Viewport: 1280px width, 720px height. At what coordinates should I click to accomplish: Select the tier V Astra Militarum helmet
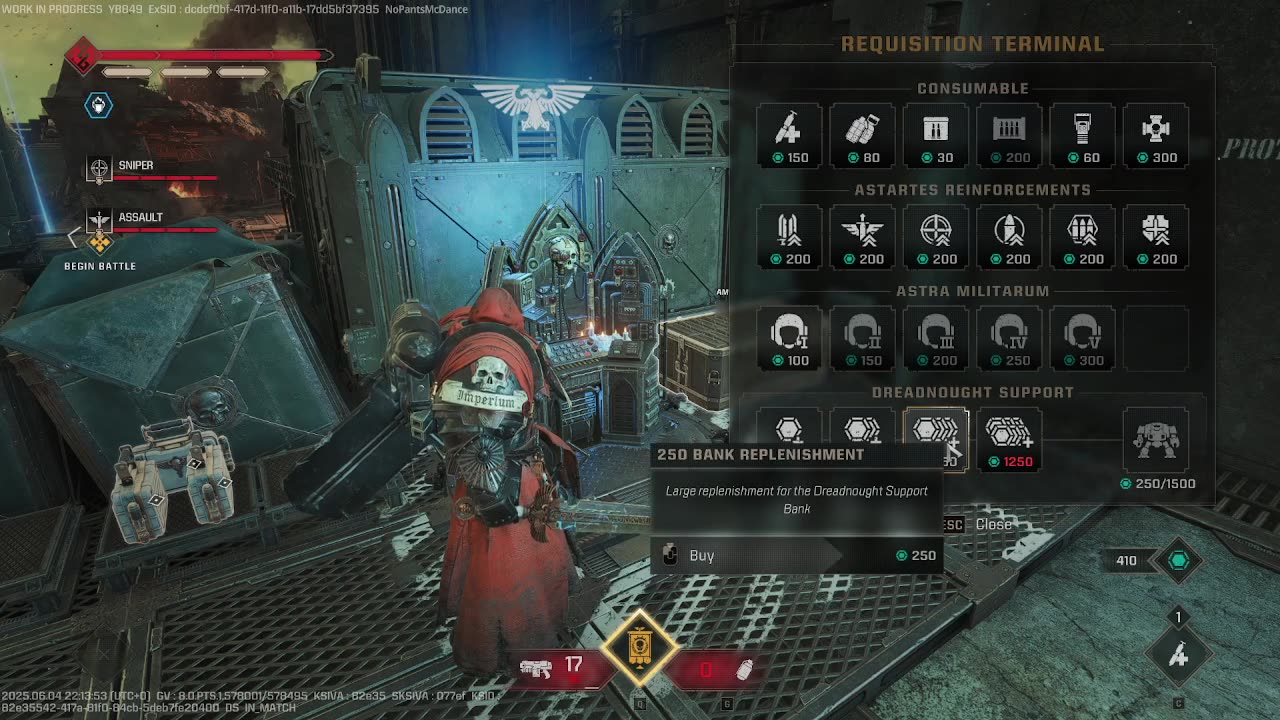click(1082, 338)
